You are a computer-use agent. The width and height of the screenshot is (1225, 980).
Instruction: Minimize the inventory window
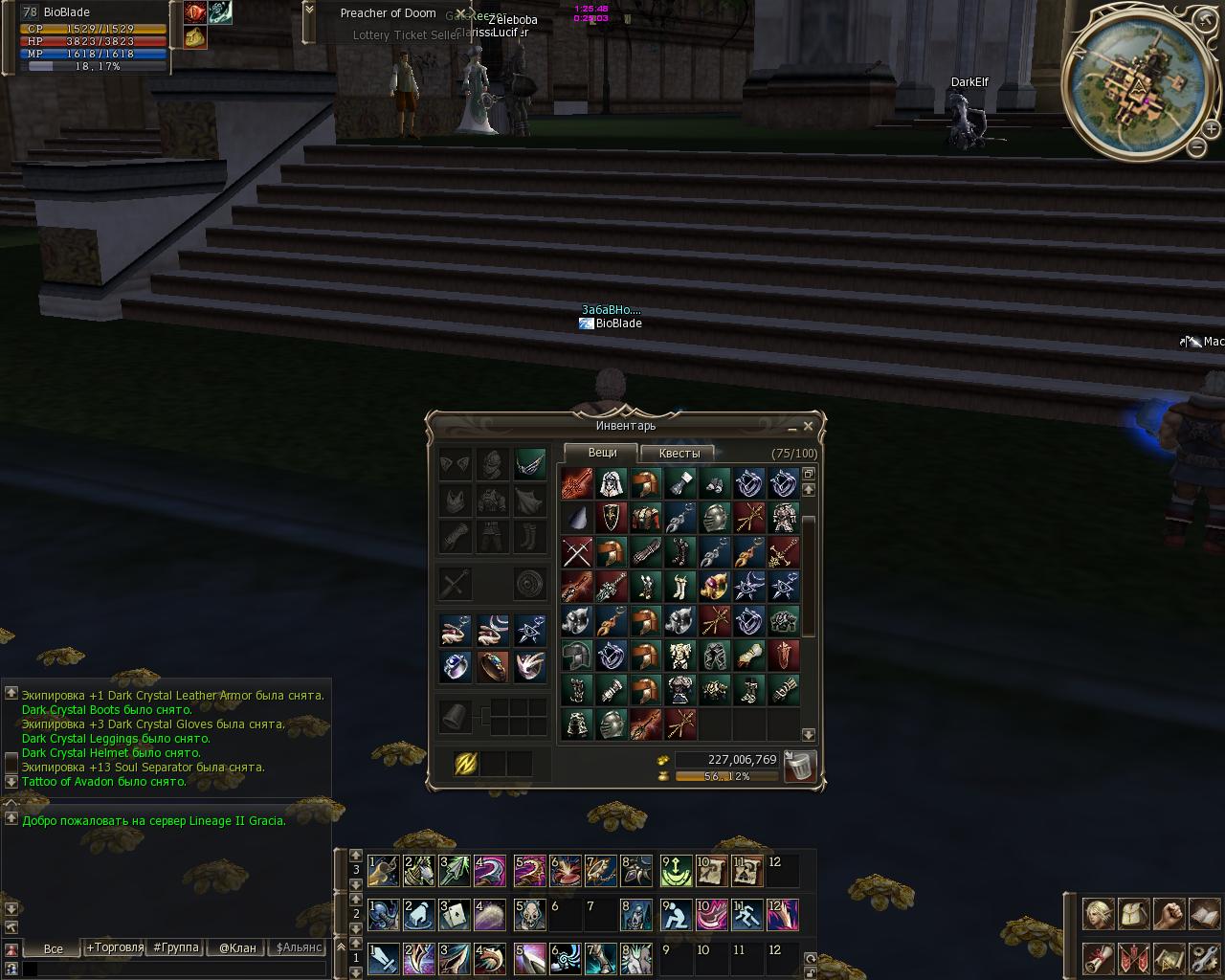[791, 427]
